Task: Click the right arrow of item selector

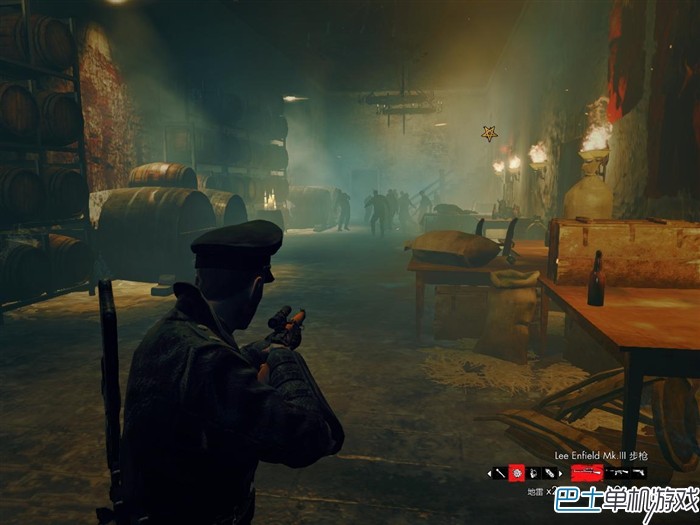Action: [560, 473]
